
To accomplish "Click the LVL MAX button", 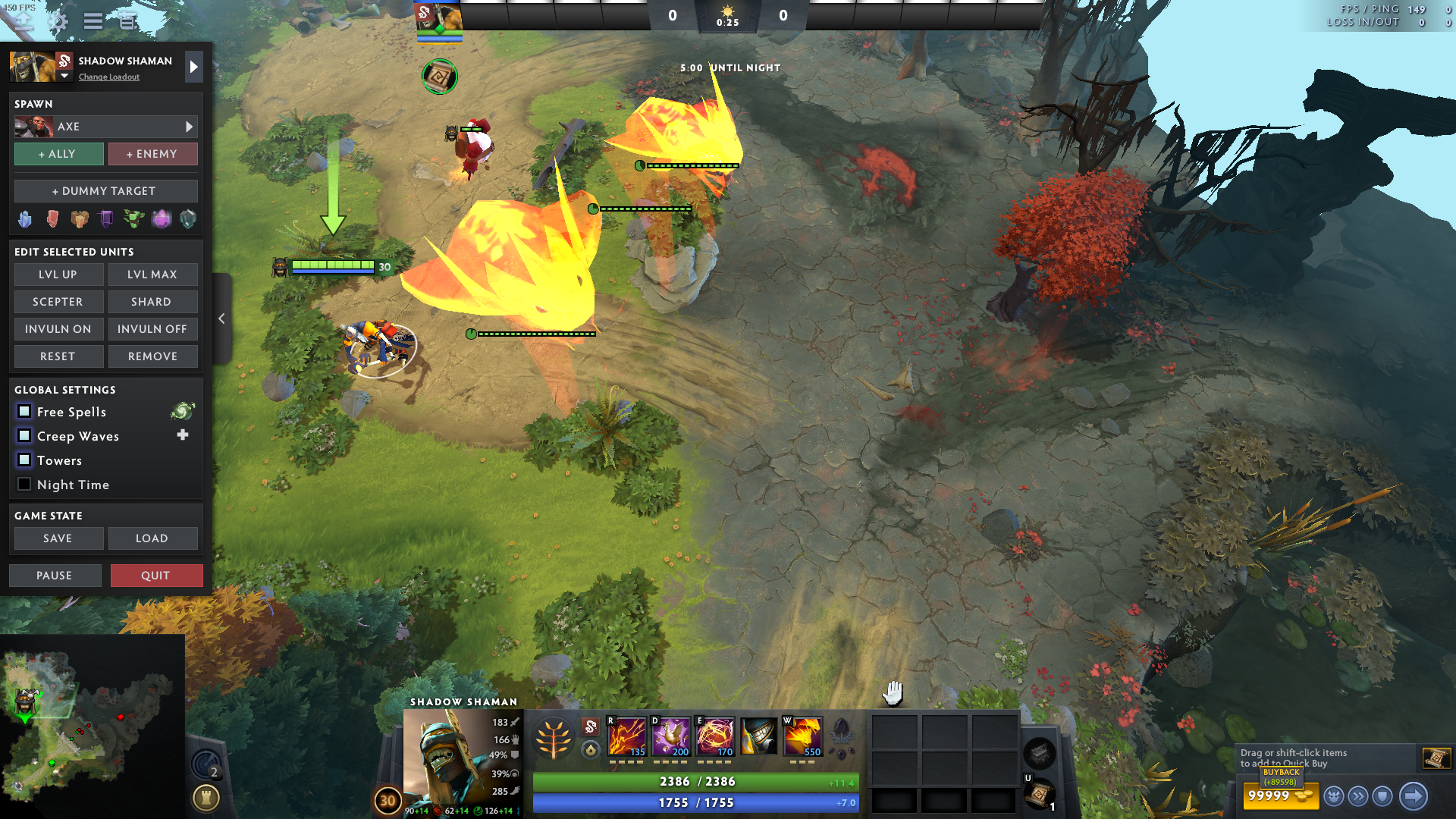I will [x=152, y=275].
